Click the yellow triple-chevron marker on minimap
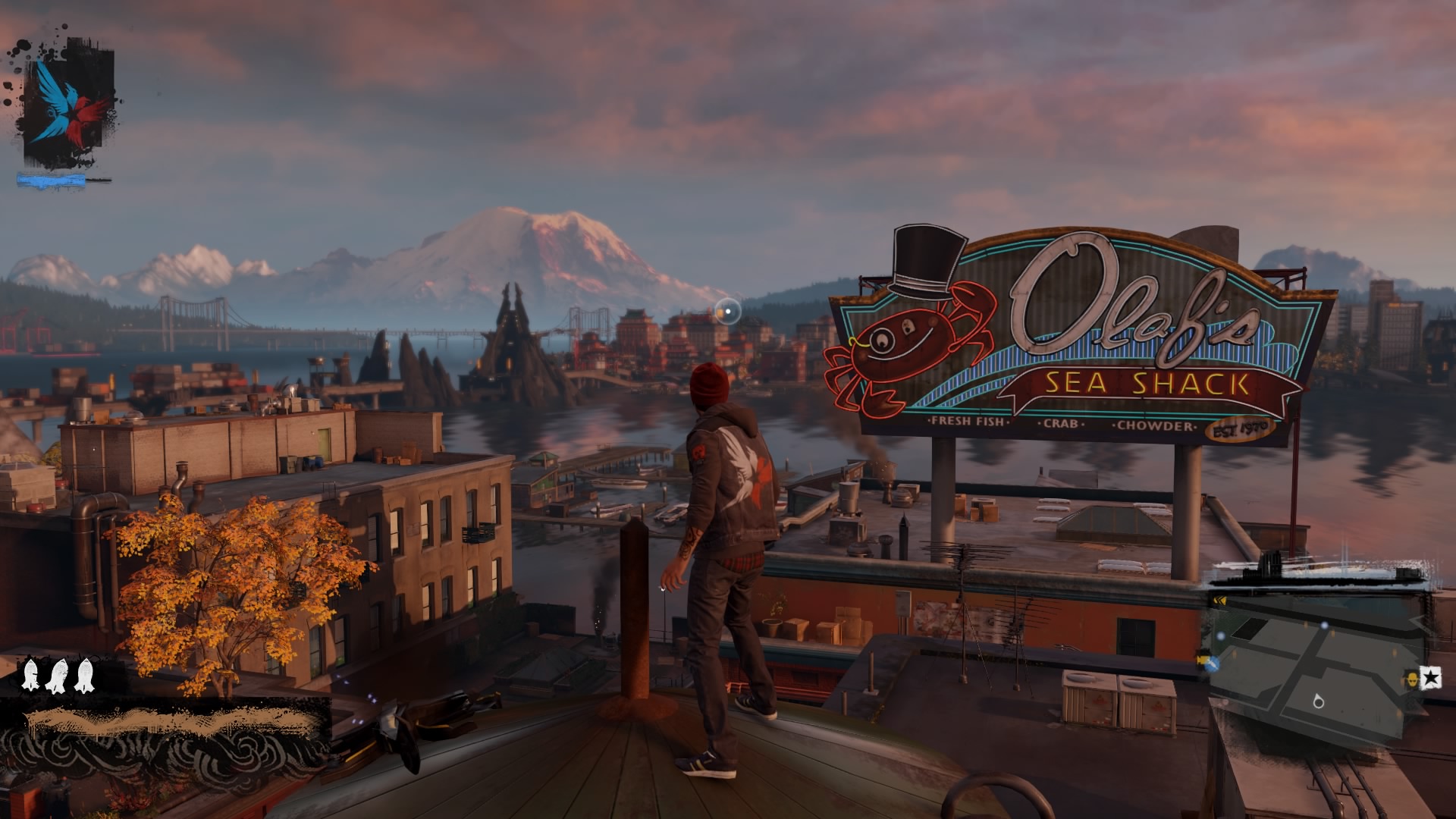This screenshot has height=819, width=1456. [1219, 601]
